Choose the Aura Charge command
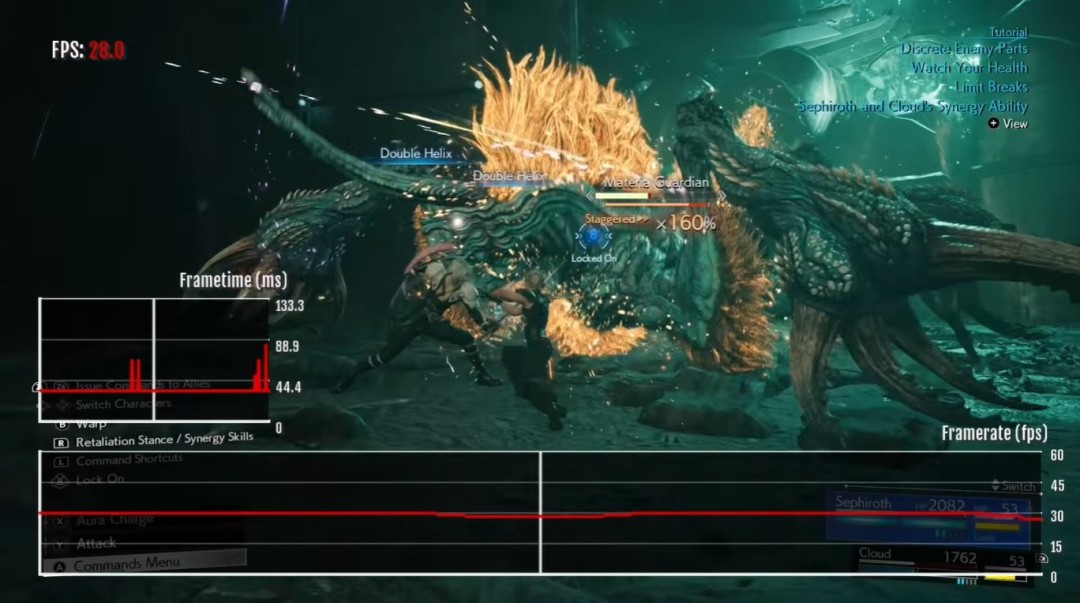 click(114, 521)
